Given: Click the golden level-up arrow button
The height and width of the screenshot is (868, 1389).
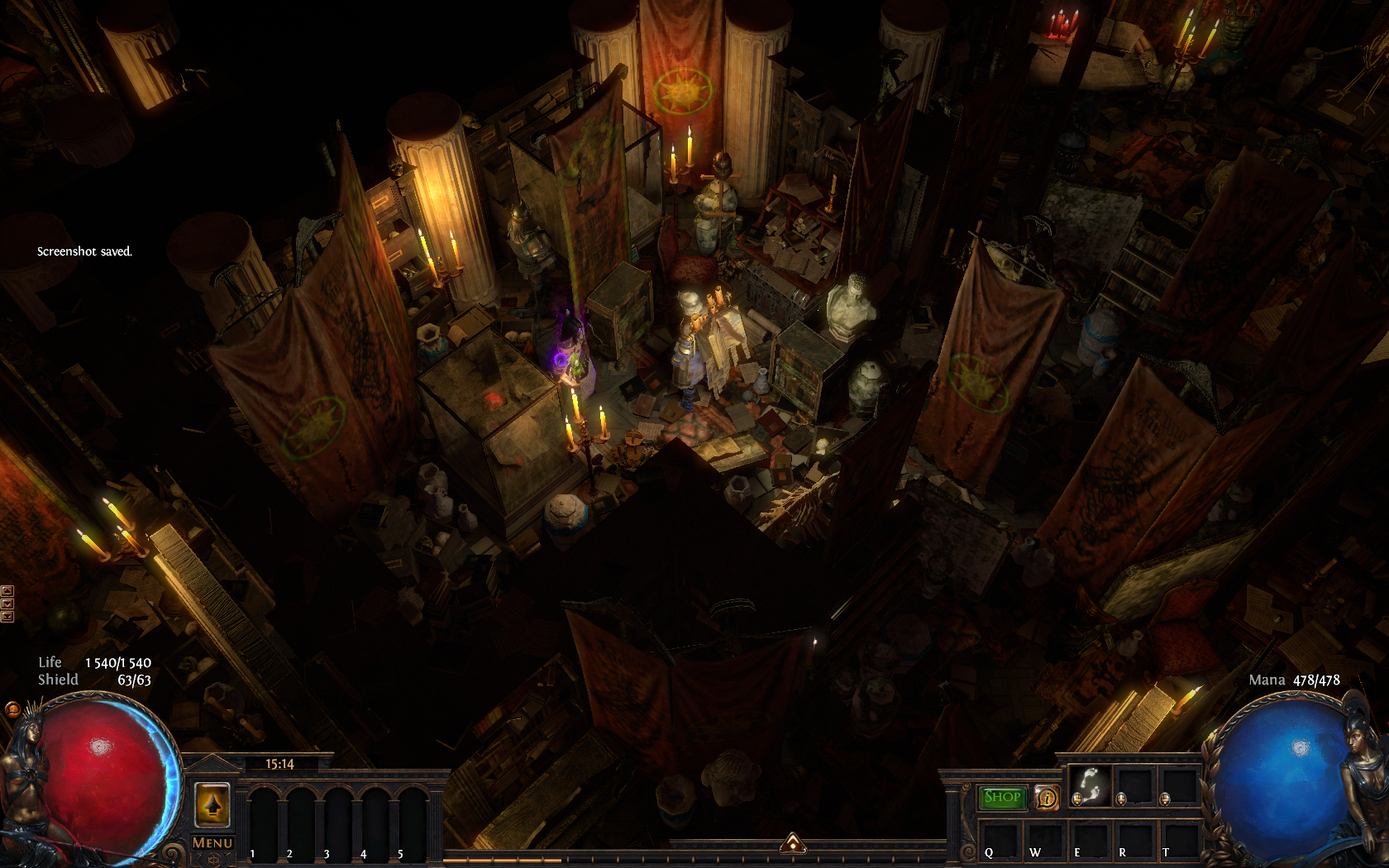Looking at the screenshot, I should 212,804.
